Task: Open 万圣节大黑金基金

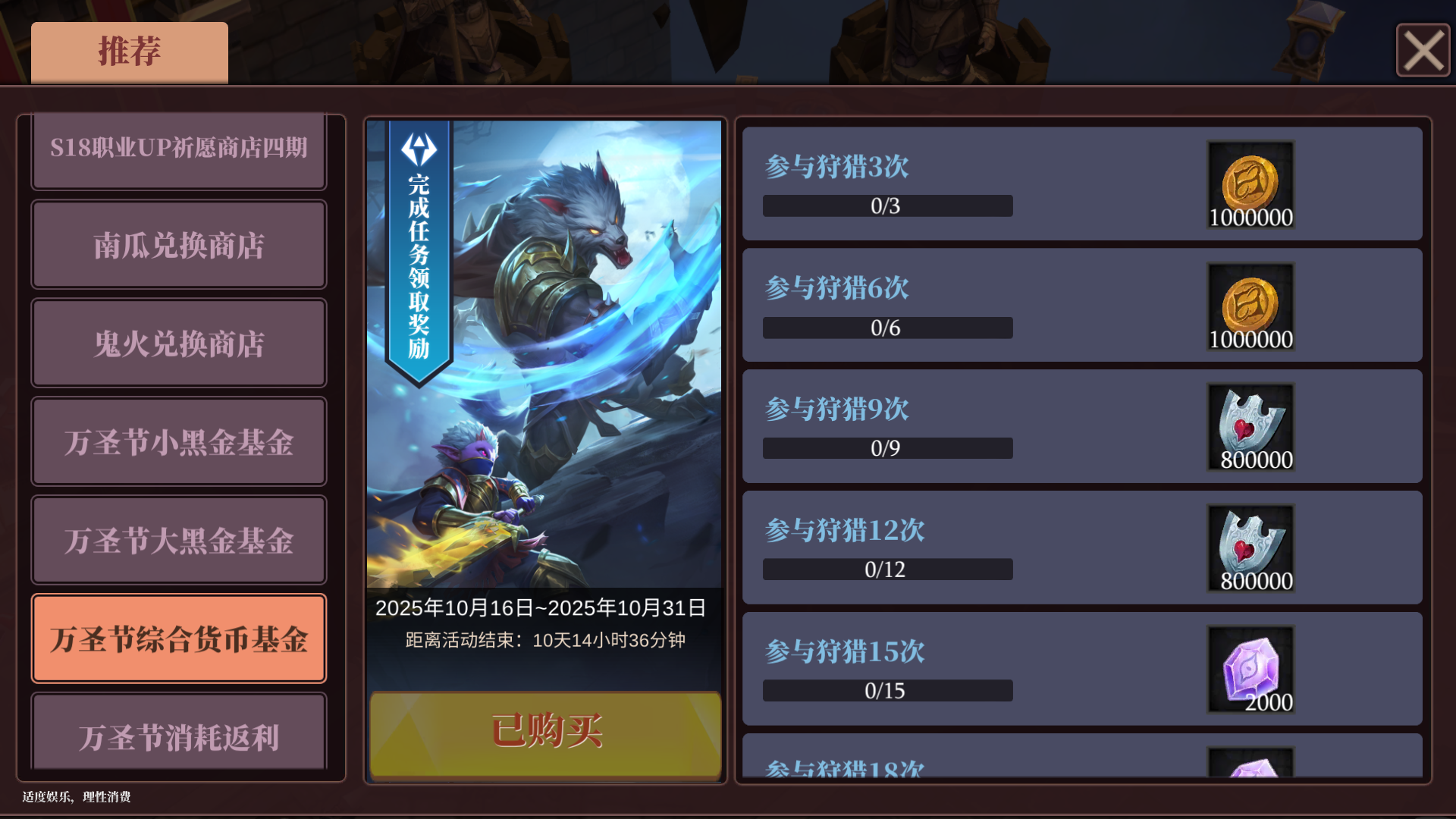Action: pos(178,540)
